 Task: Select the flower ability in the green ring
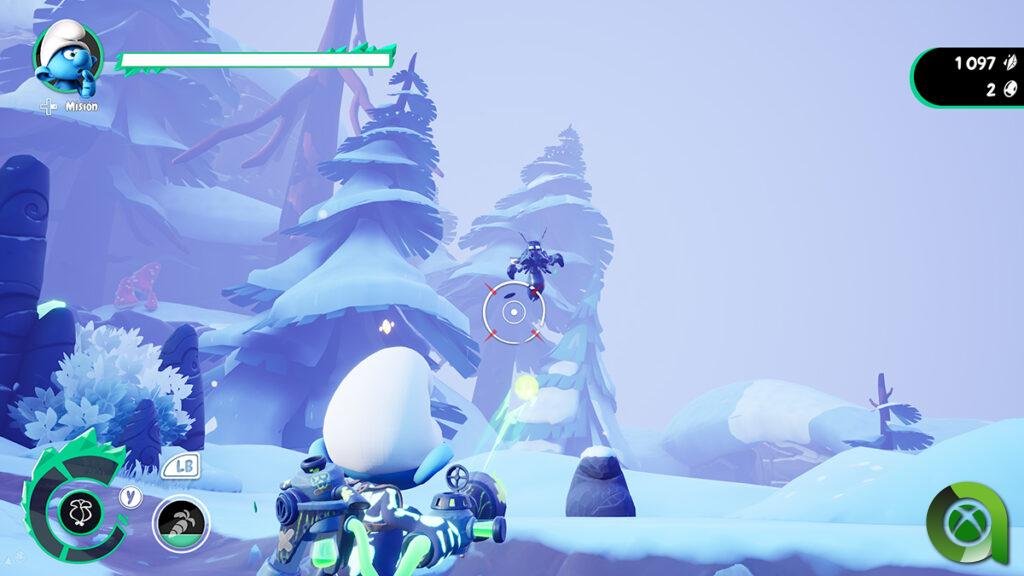[x=80, y=512]
